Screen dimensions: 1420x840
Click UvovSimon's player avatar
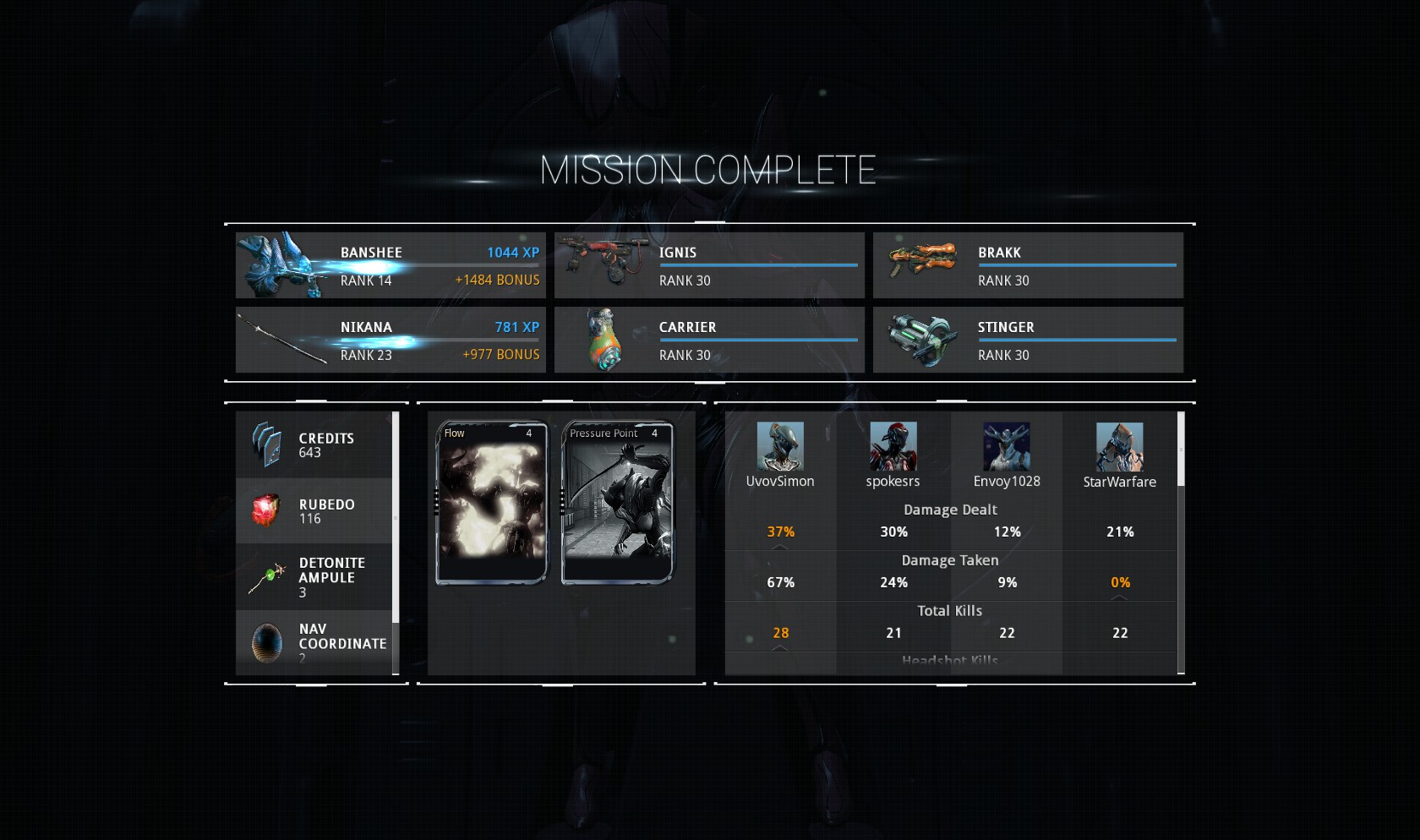point(780,447)
